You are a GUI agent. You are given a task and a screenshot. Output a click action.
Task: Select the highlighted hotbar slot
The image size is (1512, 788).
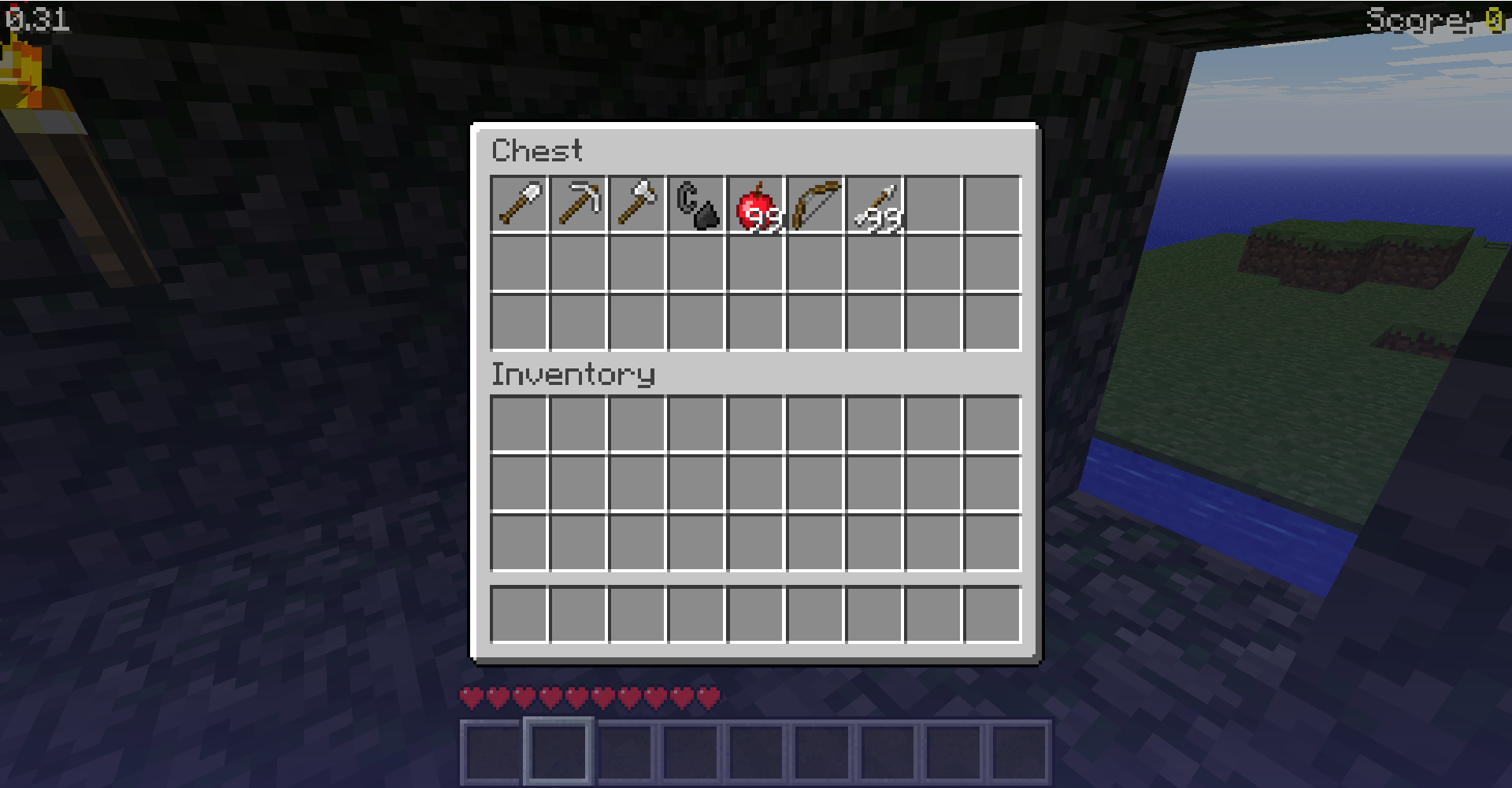point(558,750)
